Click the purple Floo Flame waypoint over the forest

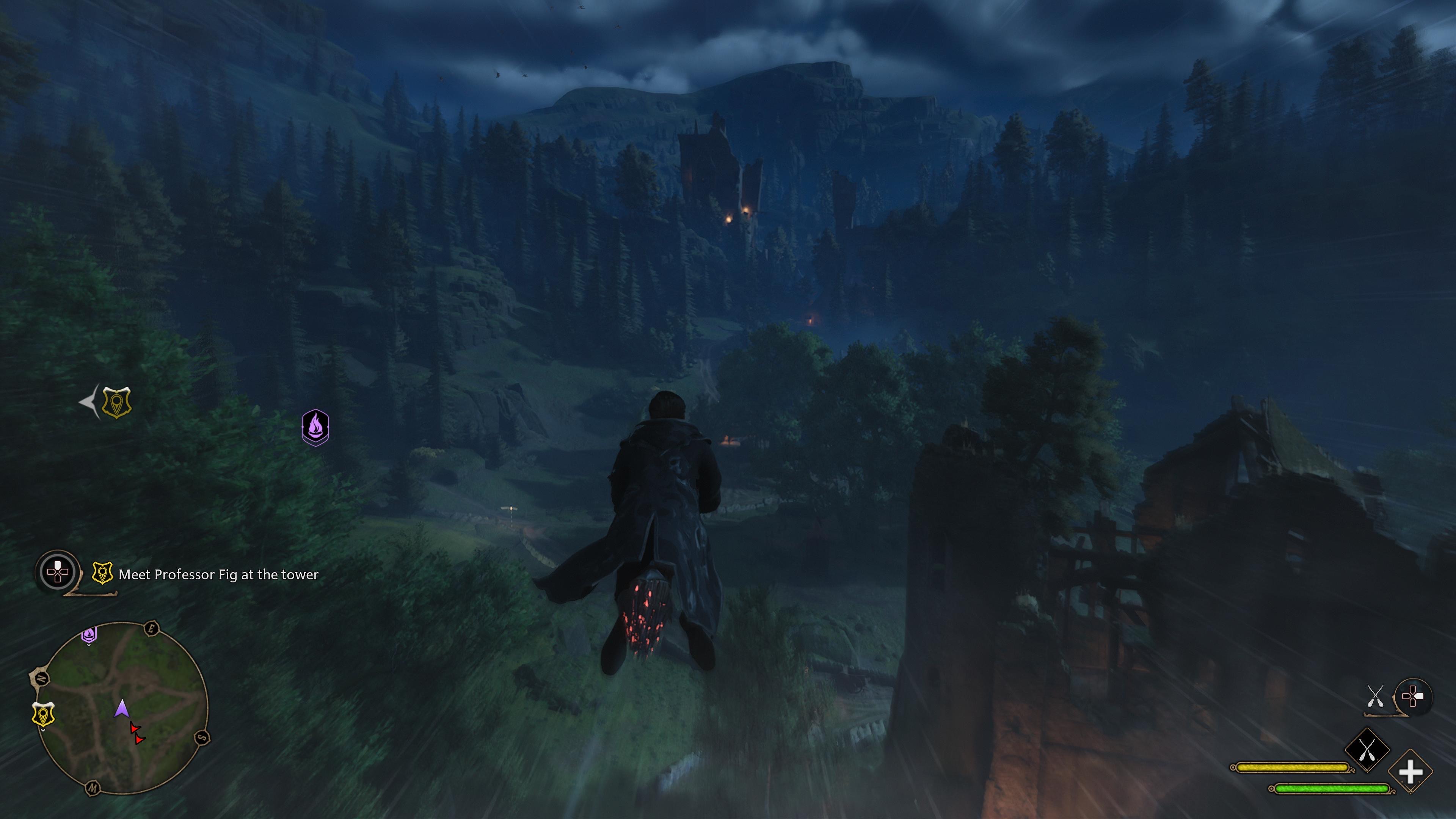click(x=315, y=427)
